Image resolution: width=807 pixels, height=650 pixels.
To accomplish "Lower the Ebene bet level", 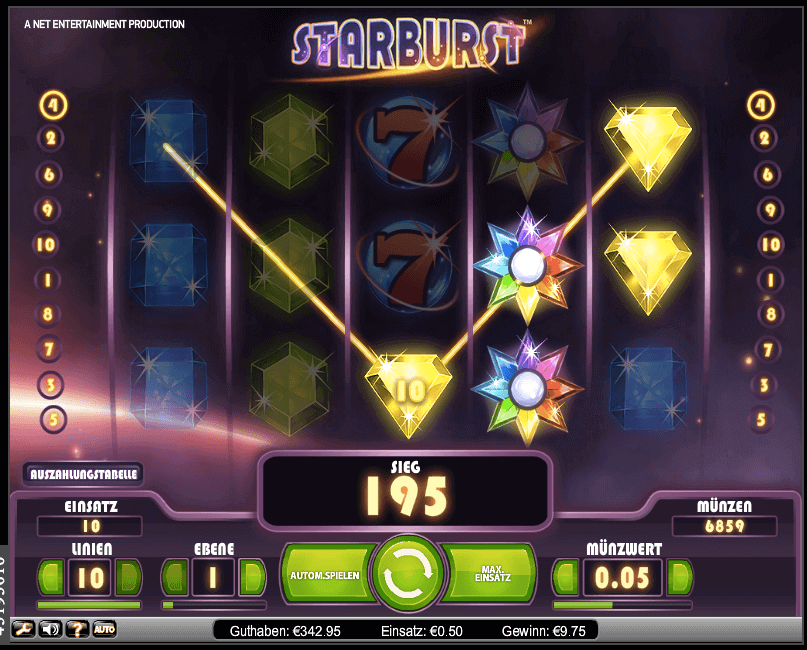I will point(175,577).
